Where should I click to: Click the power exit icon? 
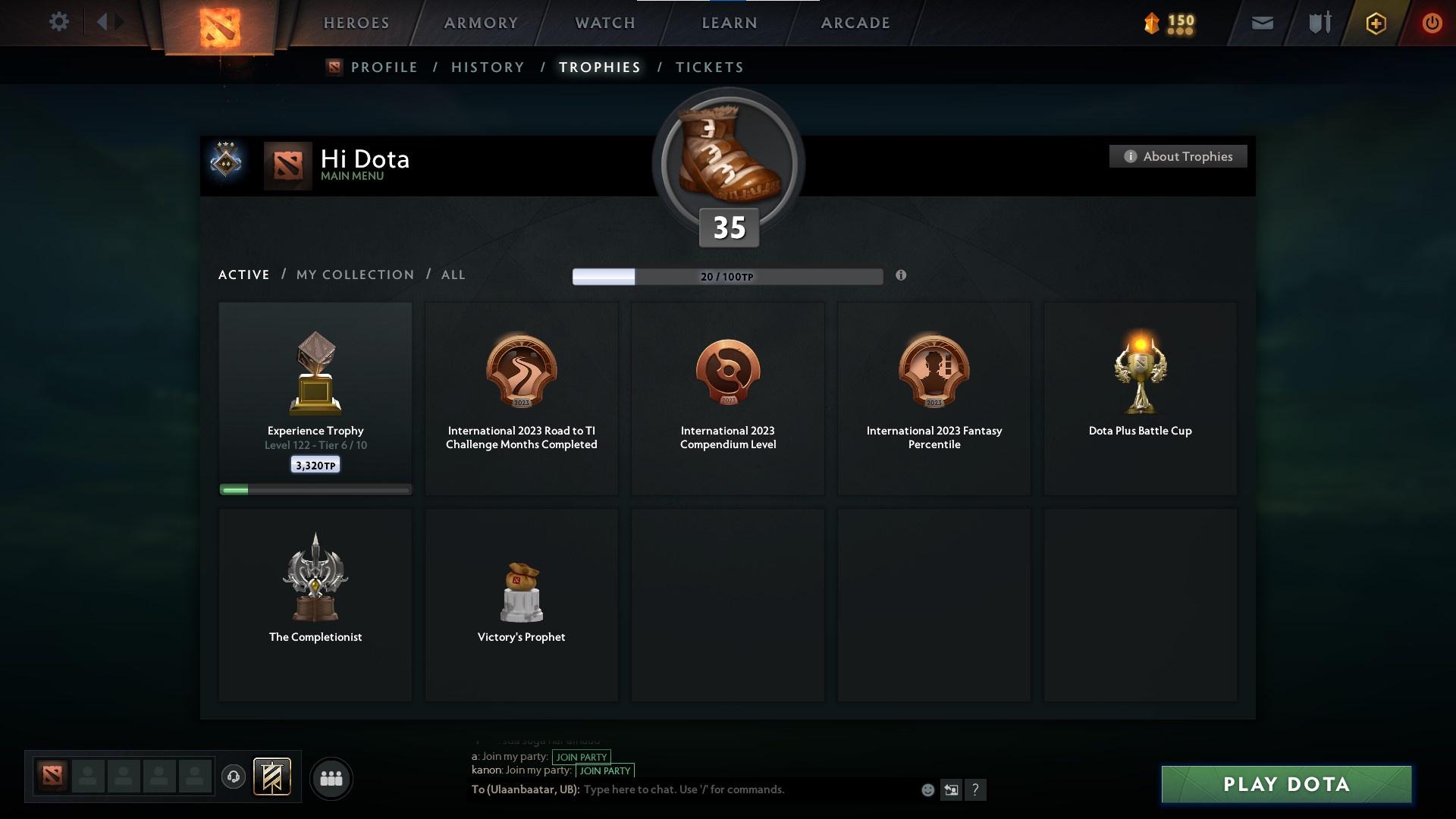pyautogui.click(x=1432, y=23)
